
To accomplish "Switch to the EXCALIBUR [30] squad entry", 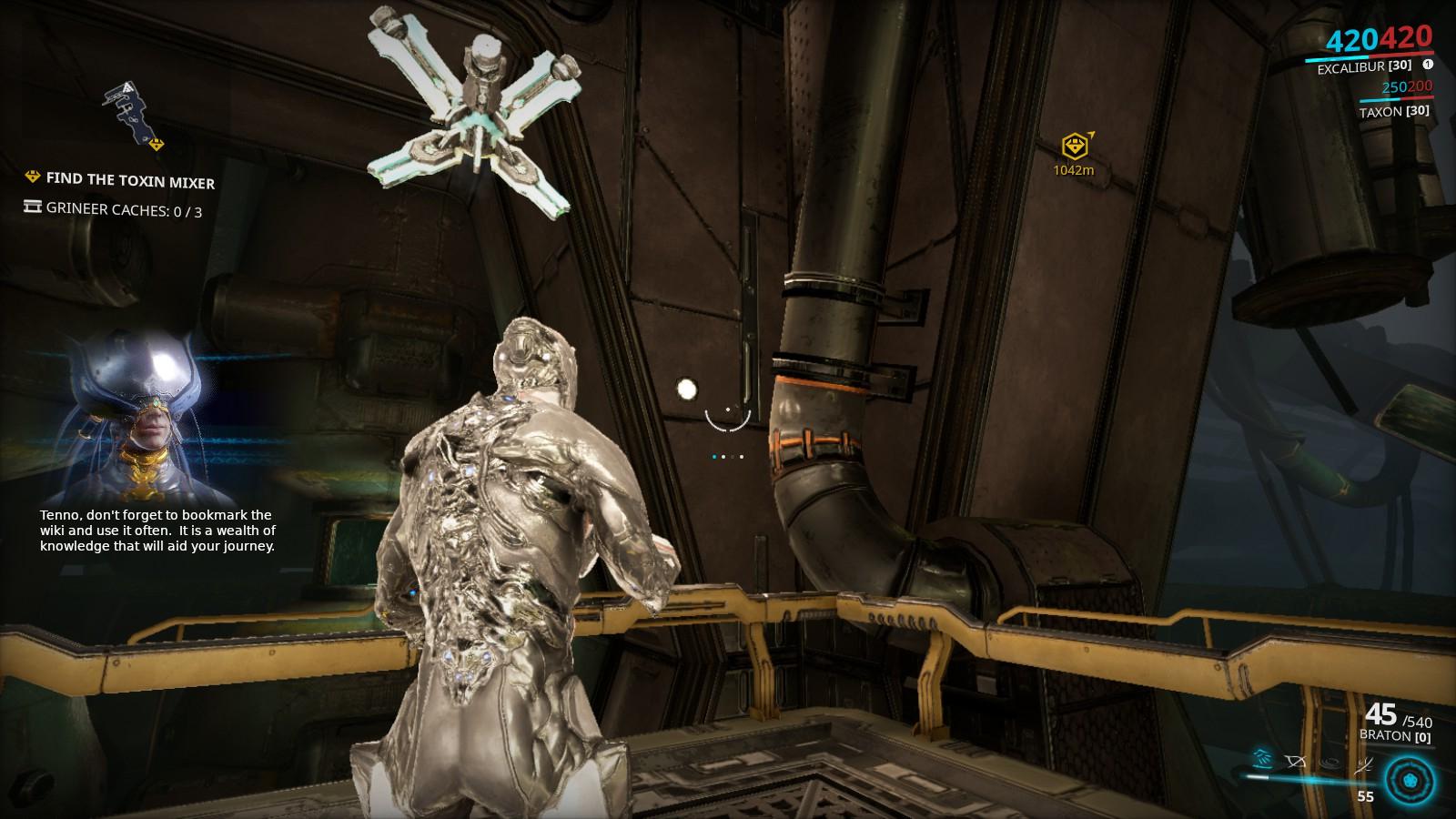I will [x=1364, y=66].
